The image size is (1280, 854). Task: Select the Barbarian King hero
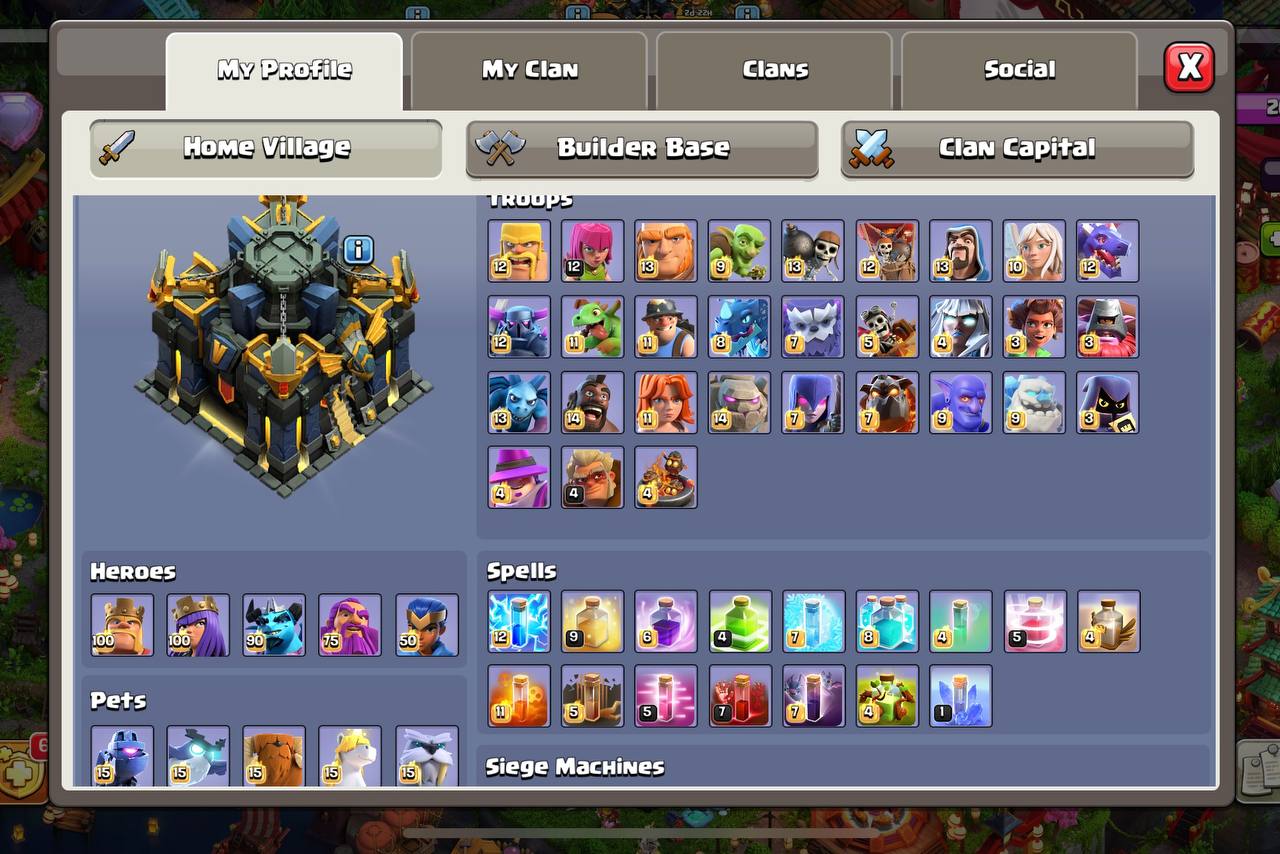click(122, 625)
